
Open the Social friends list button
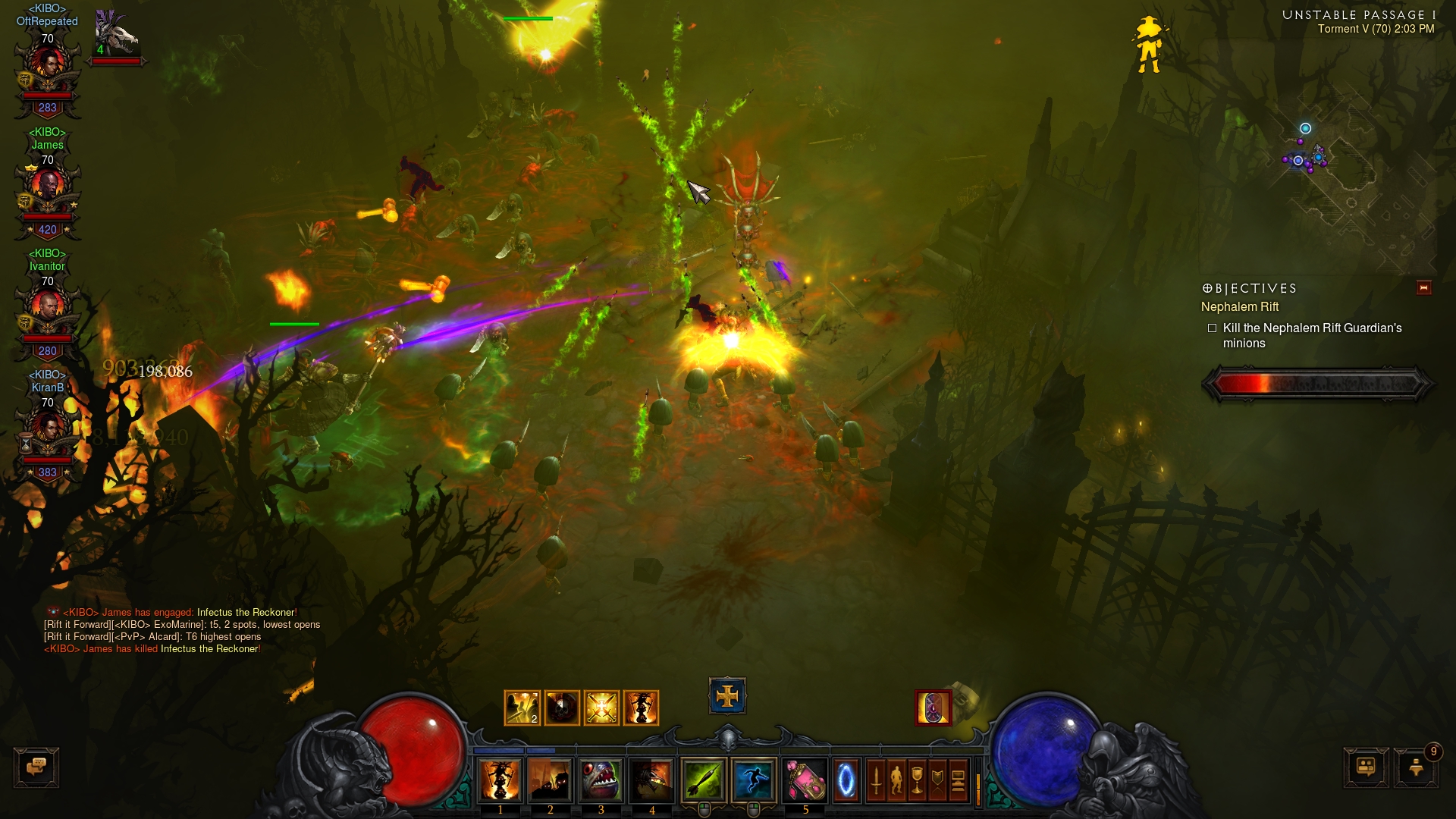(1366, 767)
